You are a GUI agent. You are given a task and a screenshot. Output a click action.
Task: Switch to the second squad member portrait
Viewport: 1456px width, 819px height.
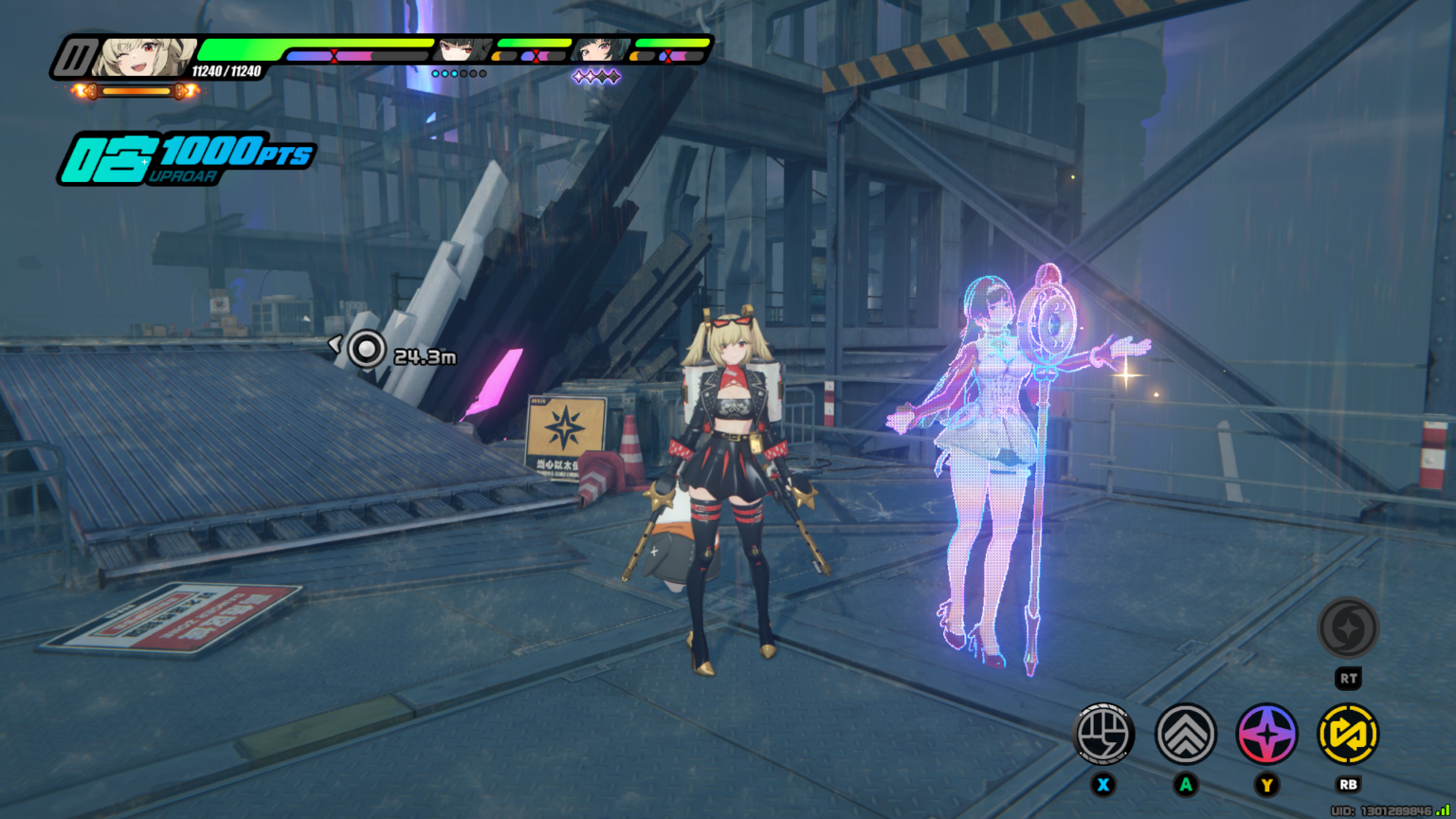pyautogui.click(x=464, y=49)
